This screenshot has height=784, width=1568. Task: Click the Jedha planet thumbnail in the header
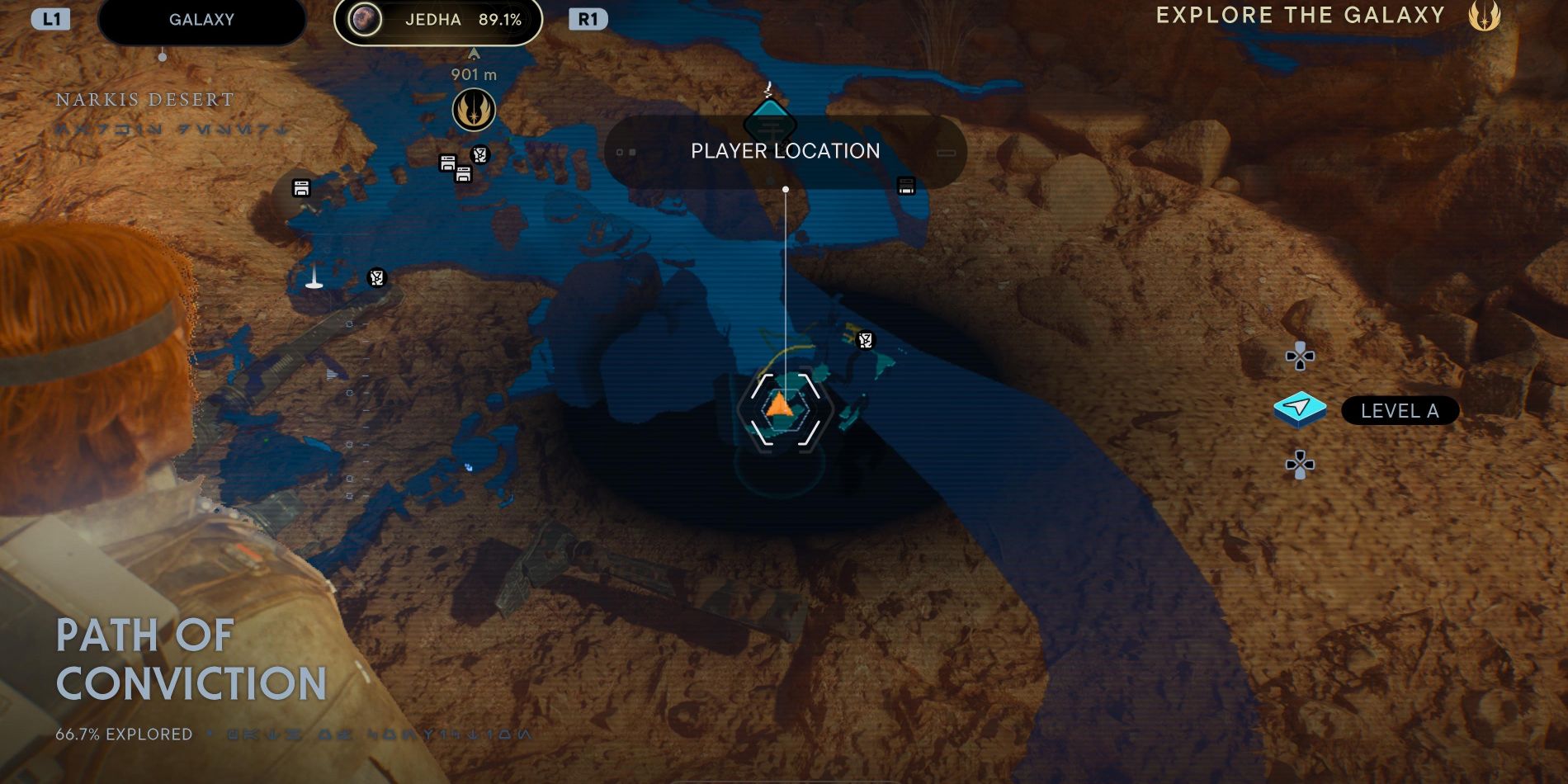pos(366,20)
